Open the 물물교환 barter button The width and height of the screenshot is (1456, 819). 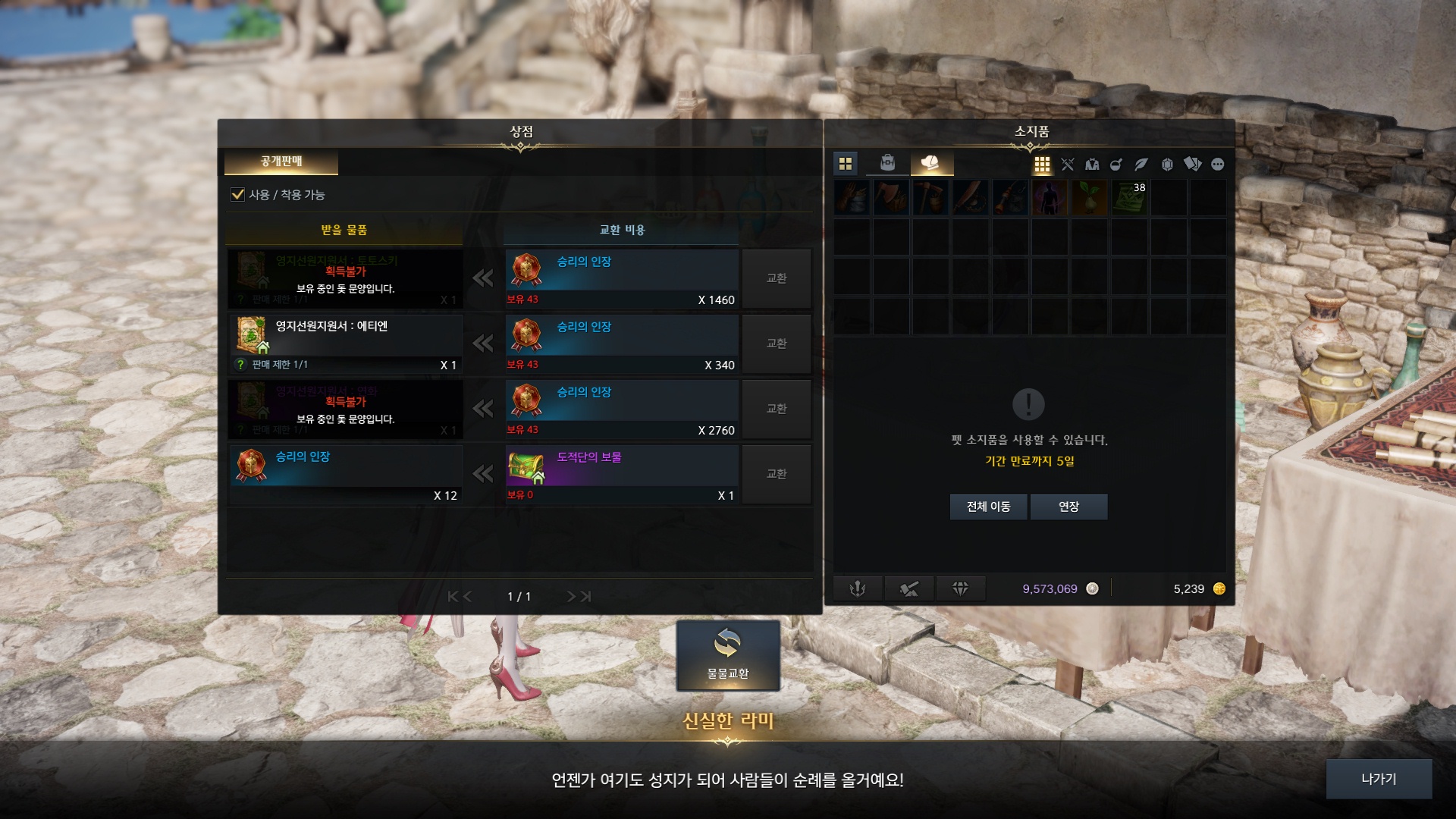727,655
